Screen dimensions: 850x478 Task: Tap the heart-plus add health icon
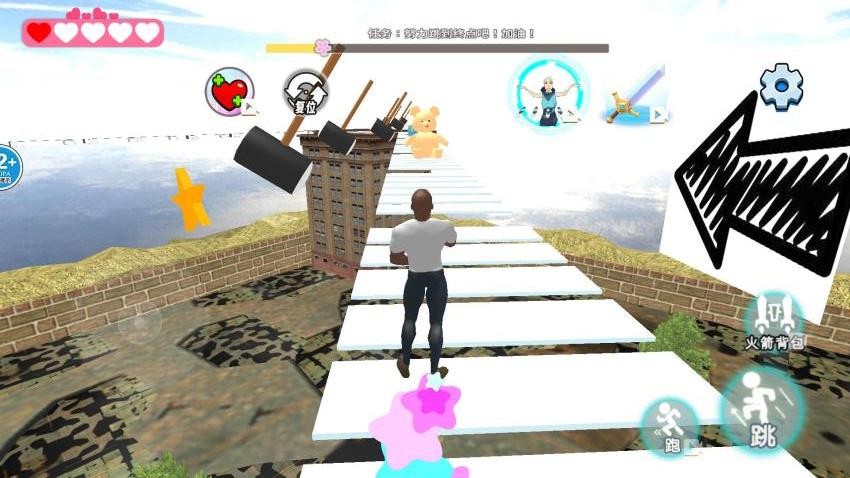click(229, 93)
